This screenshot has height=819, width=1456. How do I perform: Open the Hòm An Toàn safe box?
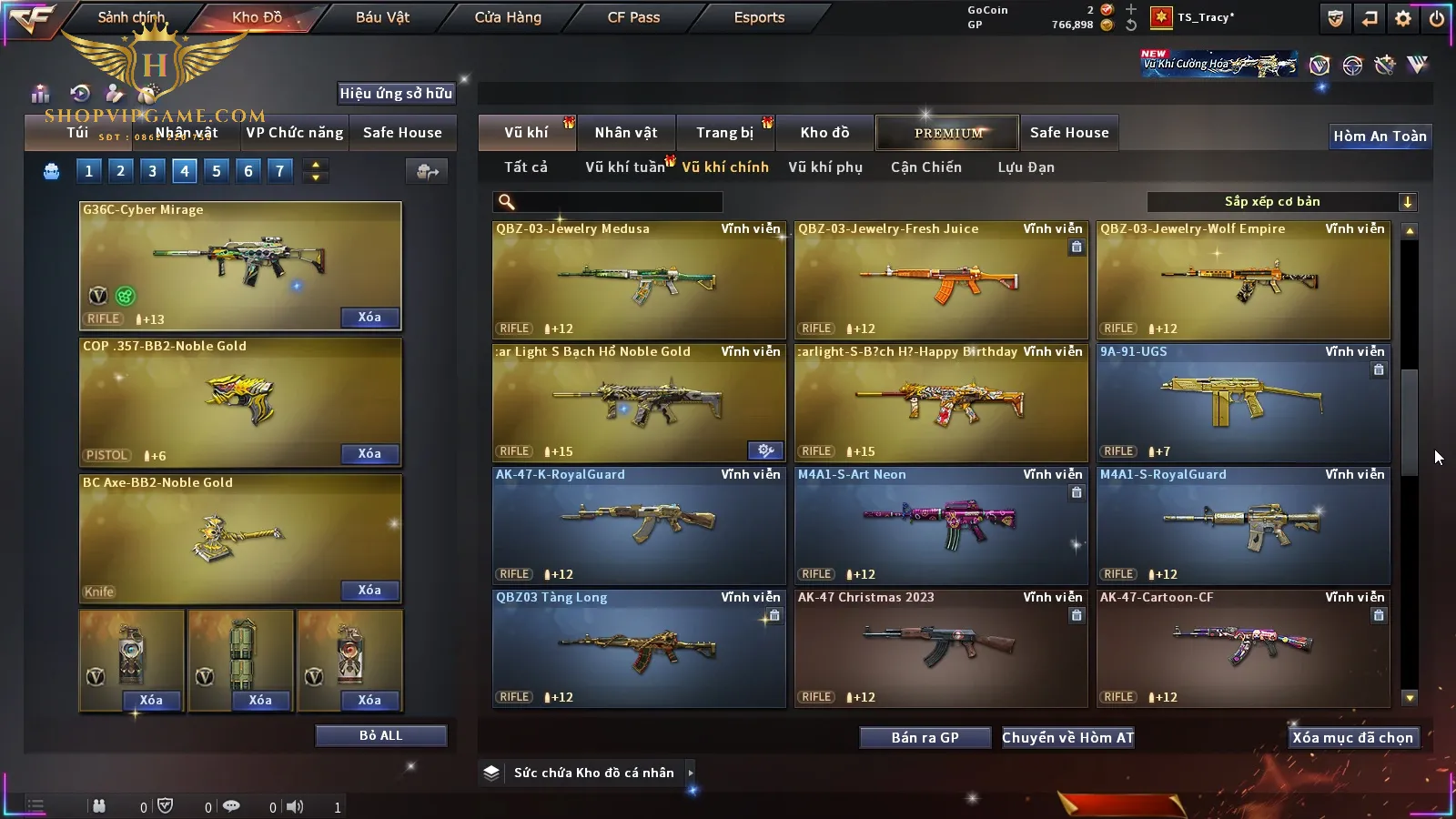(1380, 136)
